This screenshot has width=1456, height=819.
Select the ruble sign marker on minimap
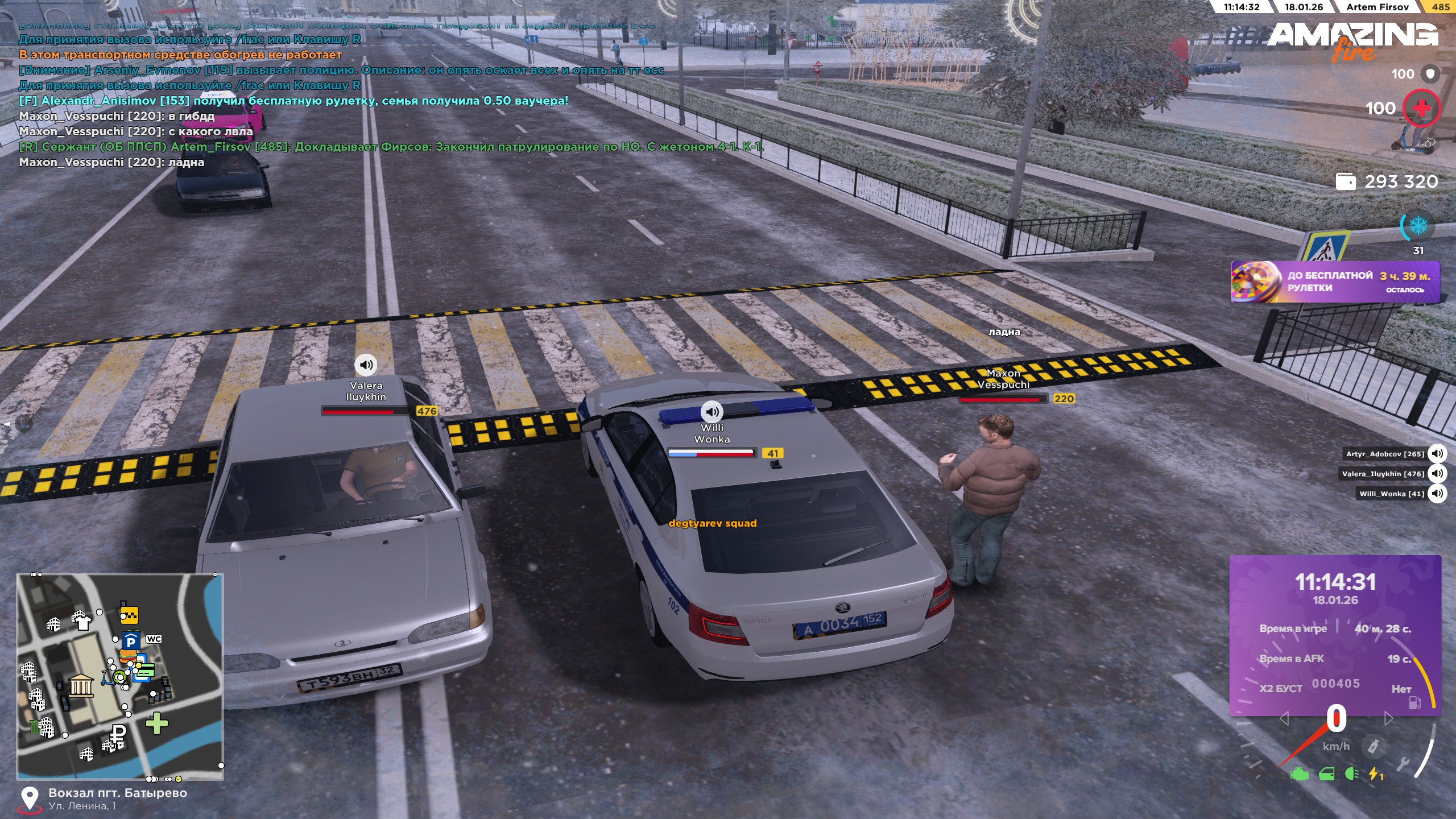pyautogui.click(x=118, y=734)
